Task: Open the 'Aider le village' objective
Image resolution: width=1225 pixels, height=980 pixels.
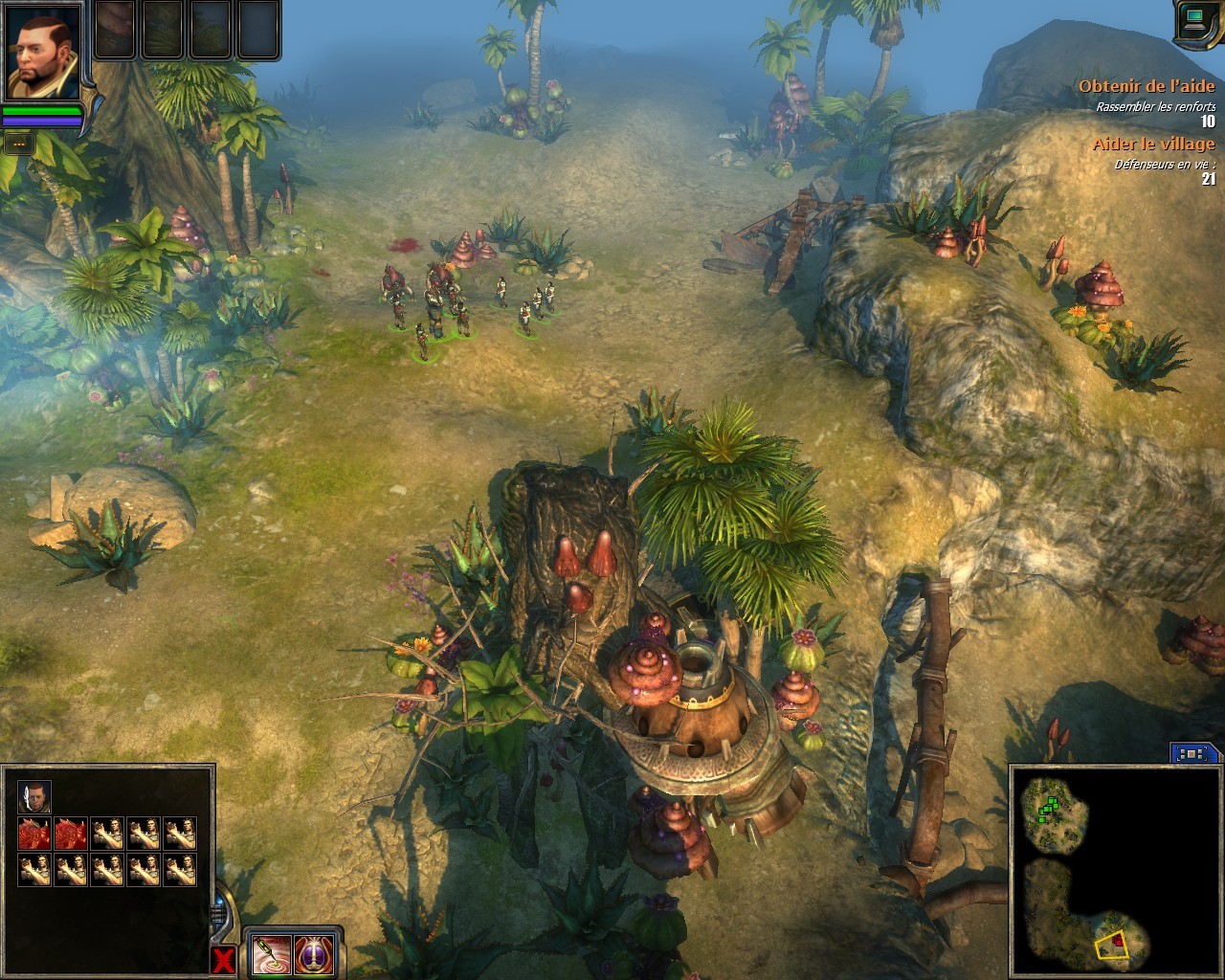Action: 1153,144
